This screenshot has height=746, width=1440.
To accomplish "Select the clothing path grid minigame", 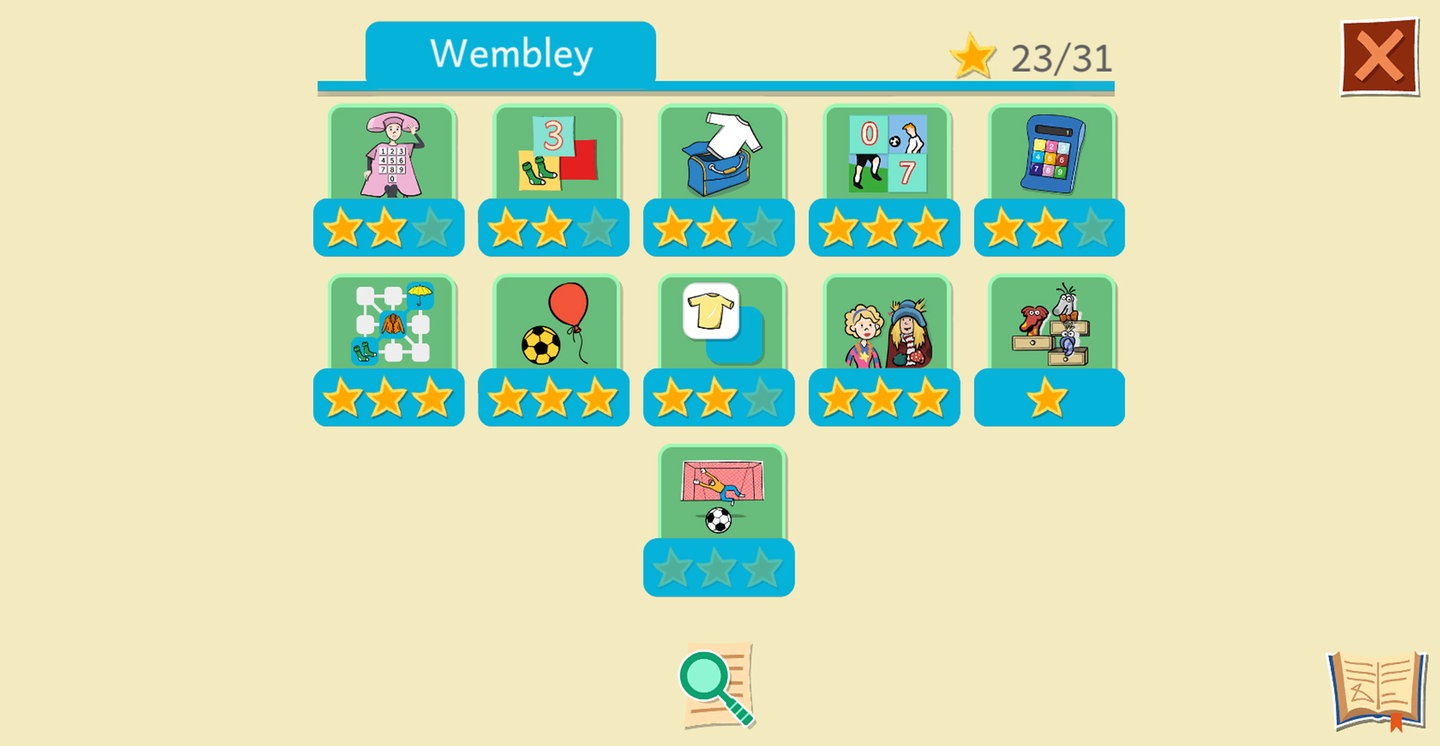I will [x=391, y=325].
